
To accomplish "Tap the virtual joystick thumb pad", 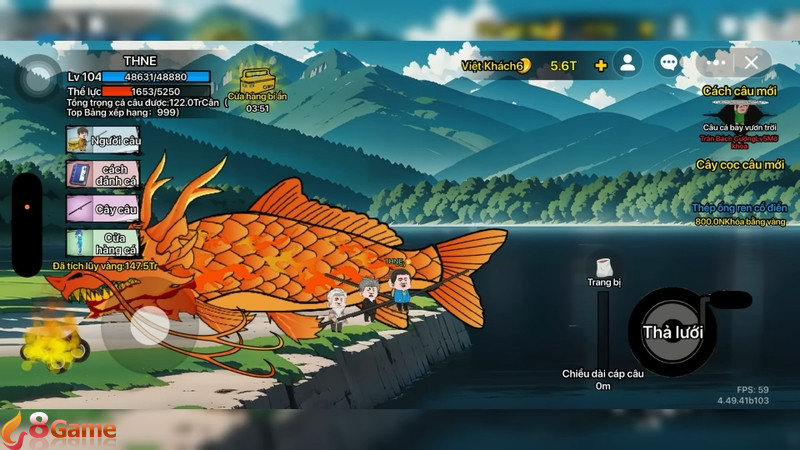I will pyautogui.click(x=150, y=325).
